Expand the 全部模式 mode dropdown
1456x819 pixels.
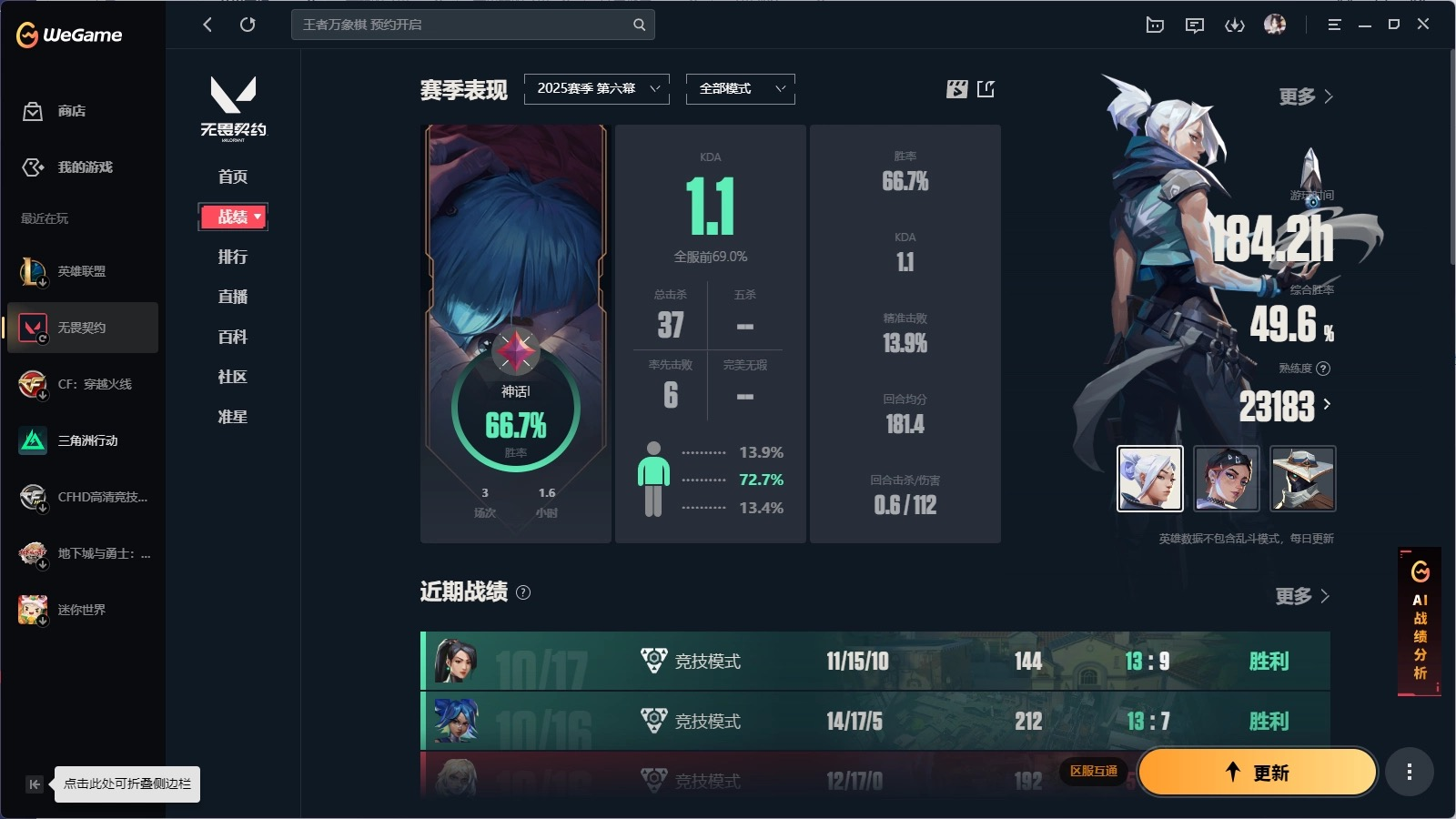pos(740,89)
